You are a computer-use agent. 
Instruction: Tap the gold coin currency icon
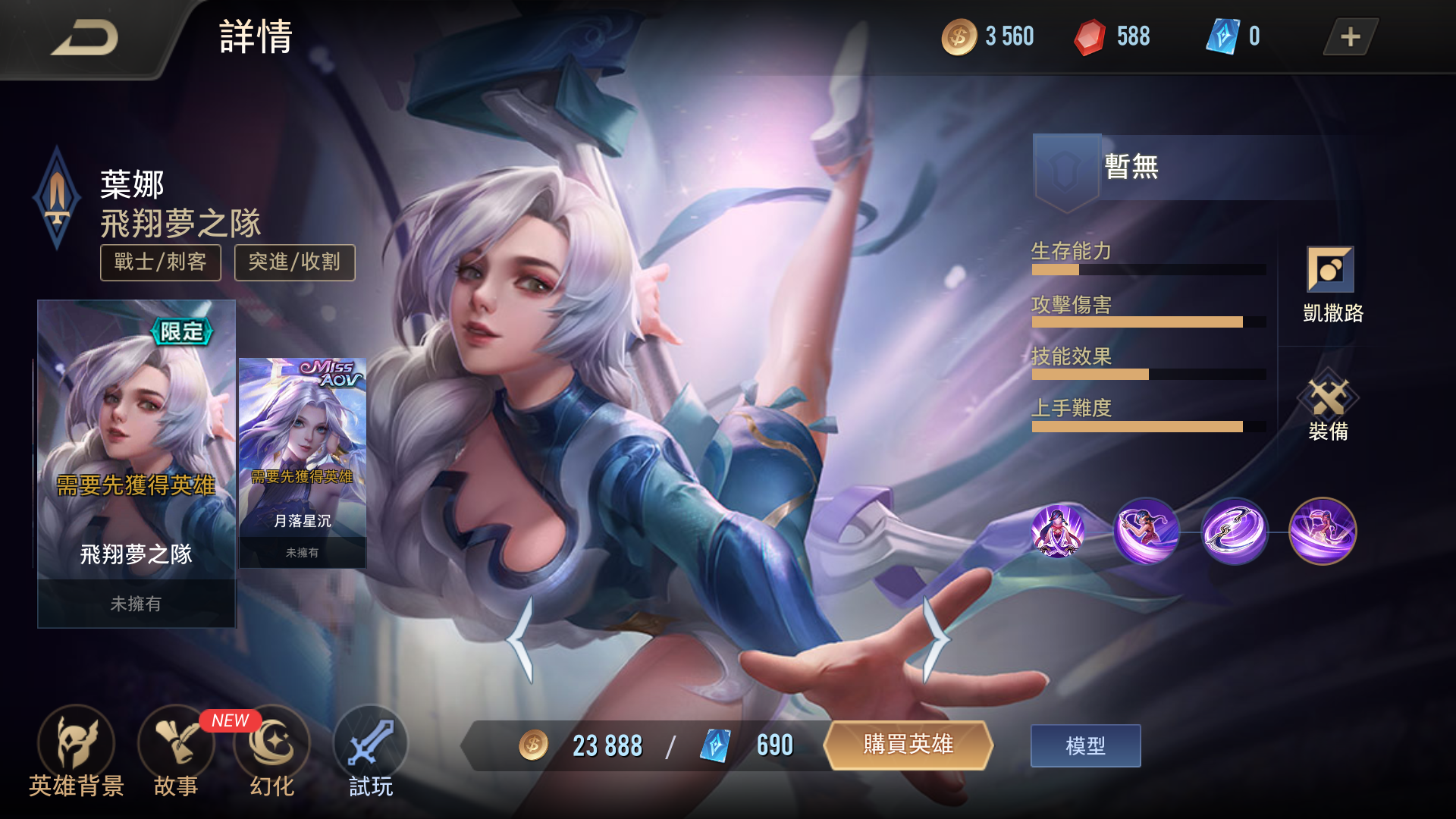(958, 35)
